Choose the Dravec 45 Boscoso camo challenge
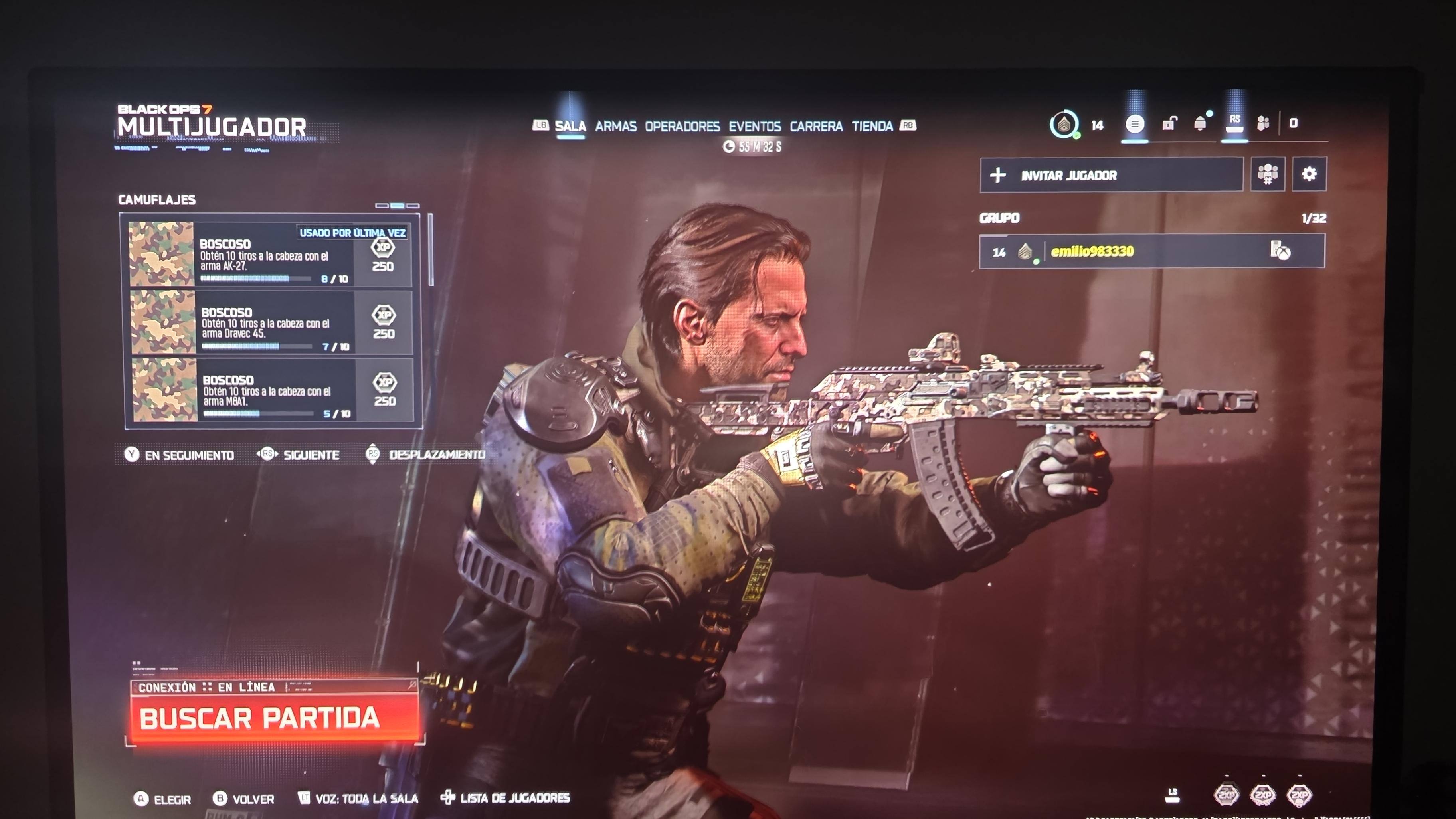This screenshot has height=819, width=1456. (x=271, y=322)
